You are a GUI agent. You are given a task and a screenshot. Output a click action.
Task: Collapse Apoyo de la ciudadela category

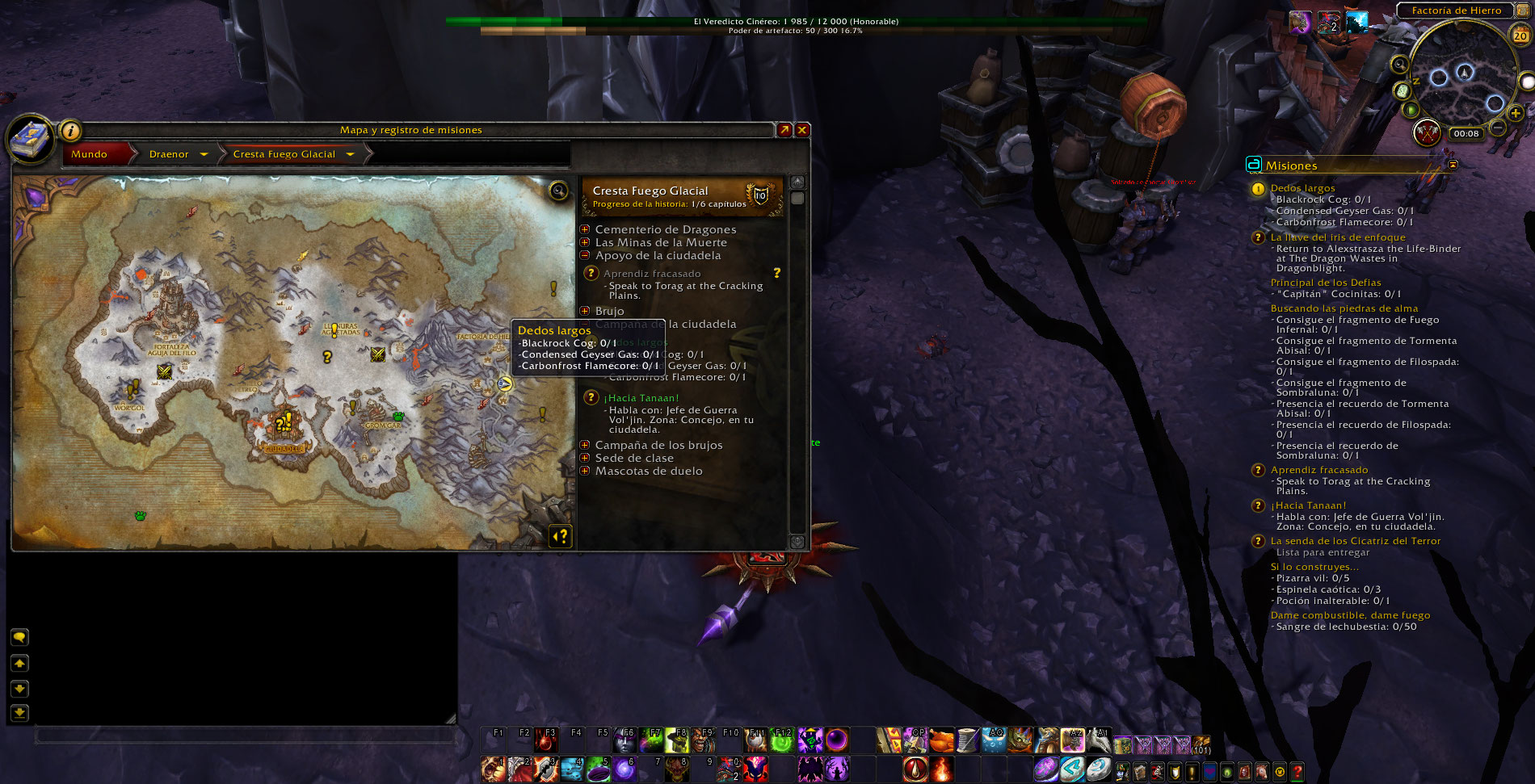[585, 255]
